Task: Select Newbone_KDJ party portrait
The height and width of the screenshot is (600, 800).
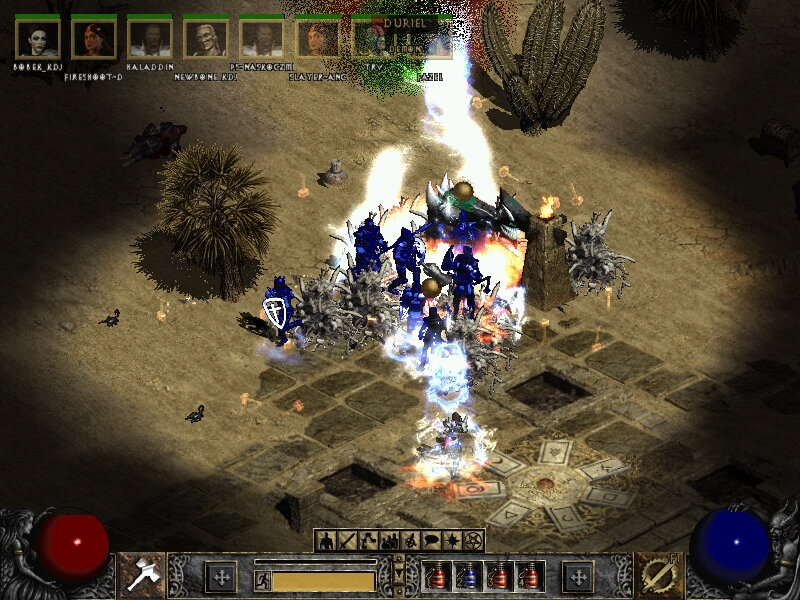Action: point(206,39)
